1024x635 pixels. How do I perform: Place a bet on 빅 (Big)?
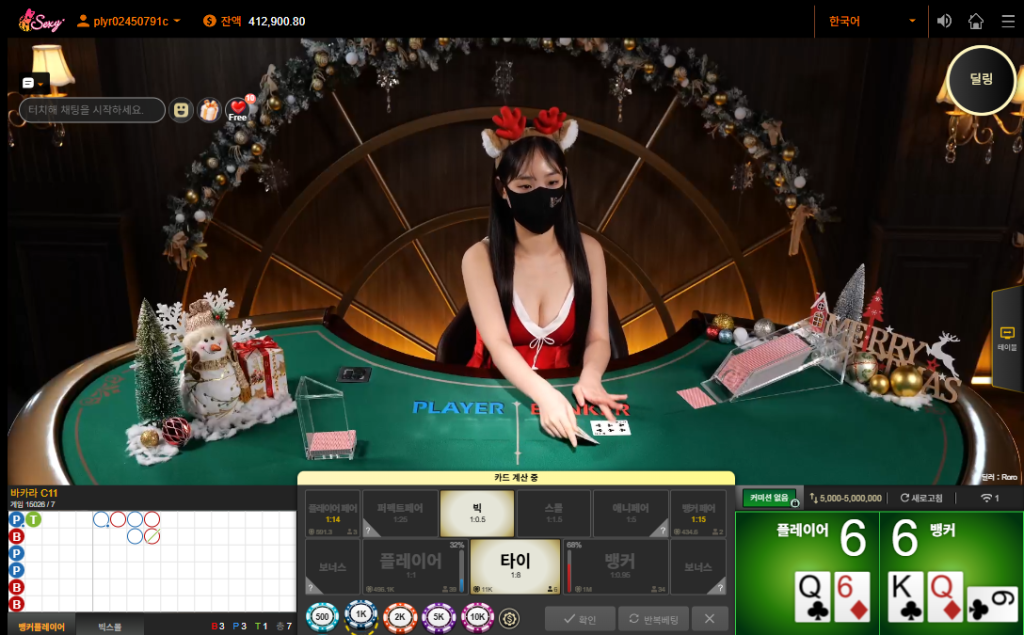click(477, 512)
